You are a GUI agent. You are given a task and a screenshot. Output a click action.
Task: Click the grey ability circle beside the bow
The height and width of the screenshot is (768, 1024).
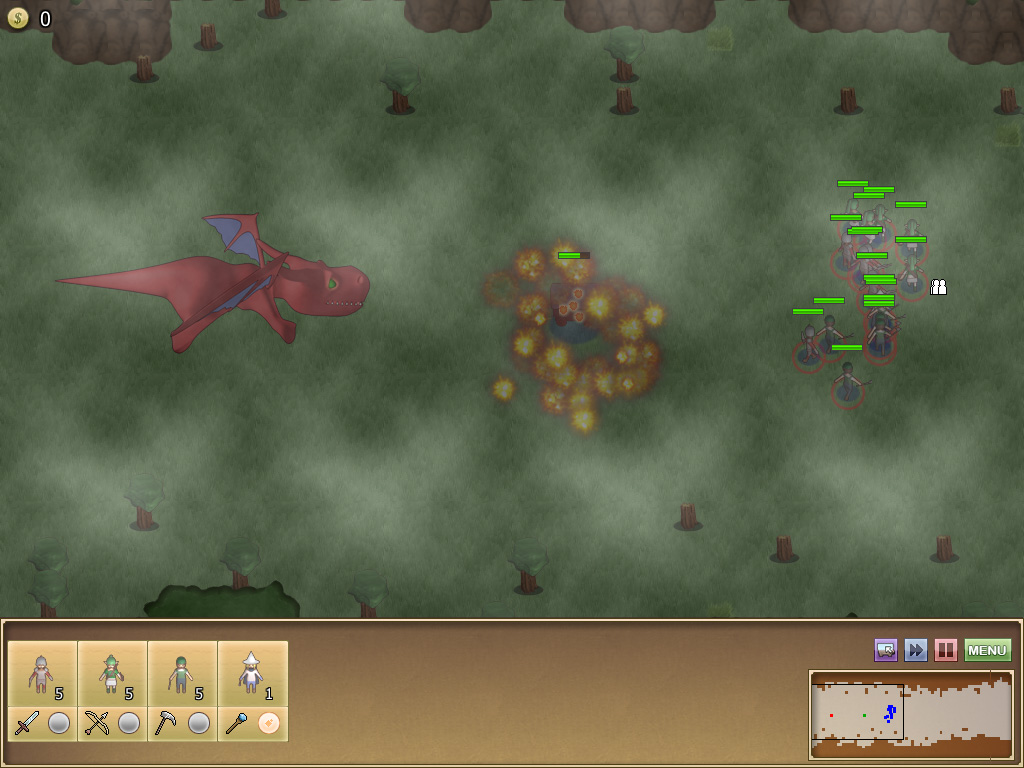[x=129, y=723]
